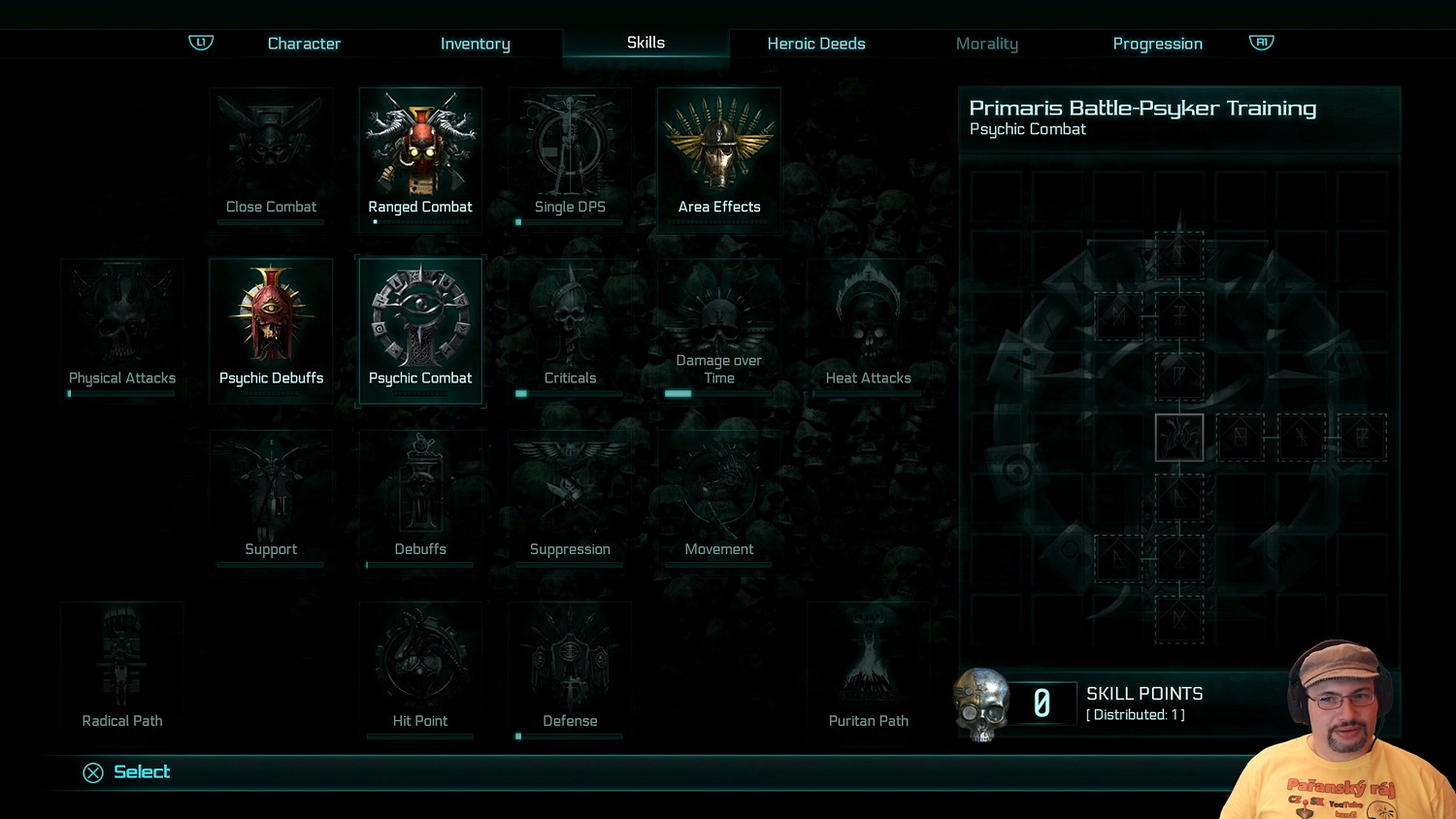Image resolution: width=1456 pixels, height=819 pixels.
Task: Choose the Ranged Combat skill tree
Action: (420, 155)
